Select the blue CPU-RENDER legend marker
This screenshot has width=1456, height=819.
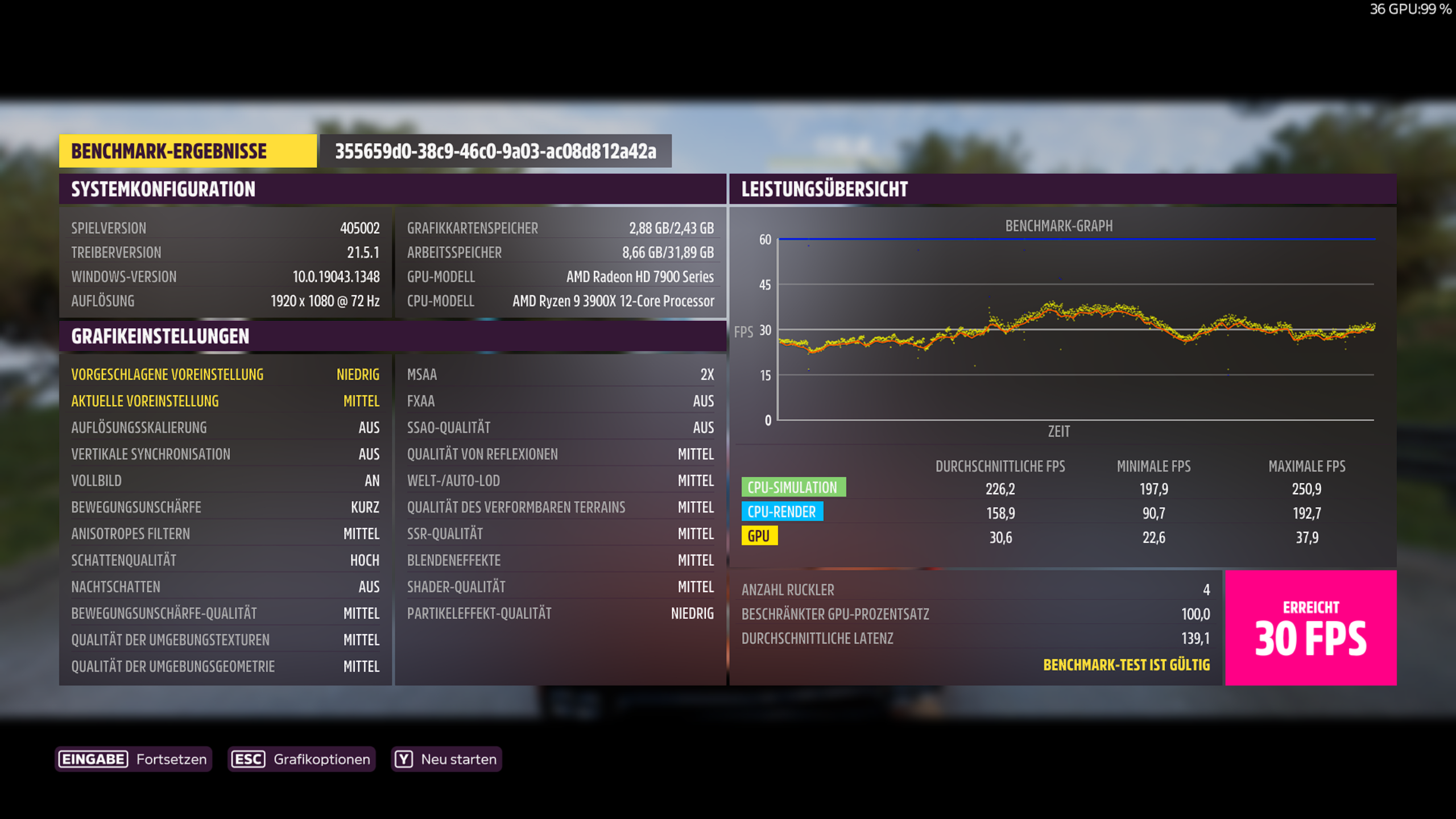tap(781, 512)
